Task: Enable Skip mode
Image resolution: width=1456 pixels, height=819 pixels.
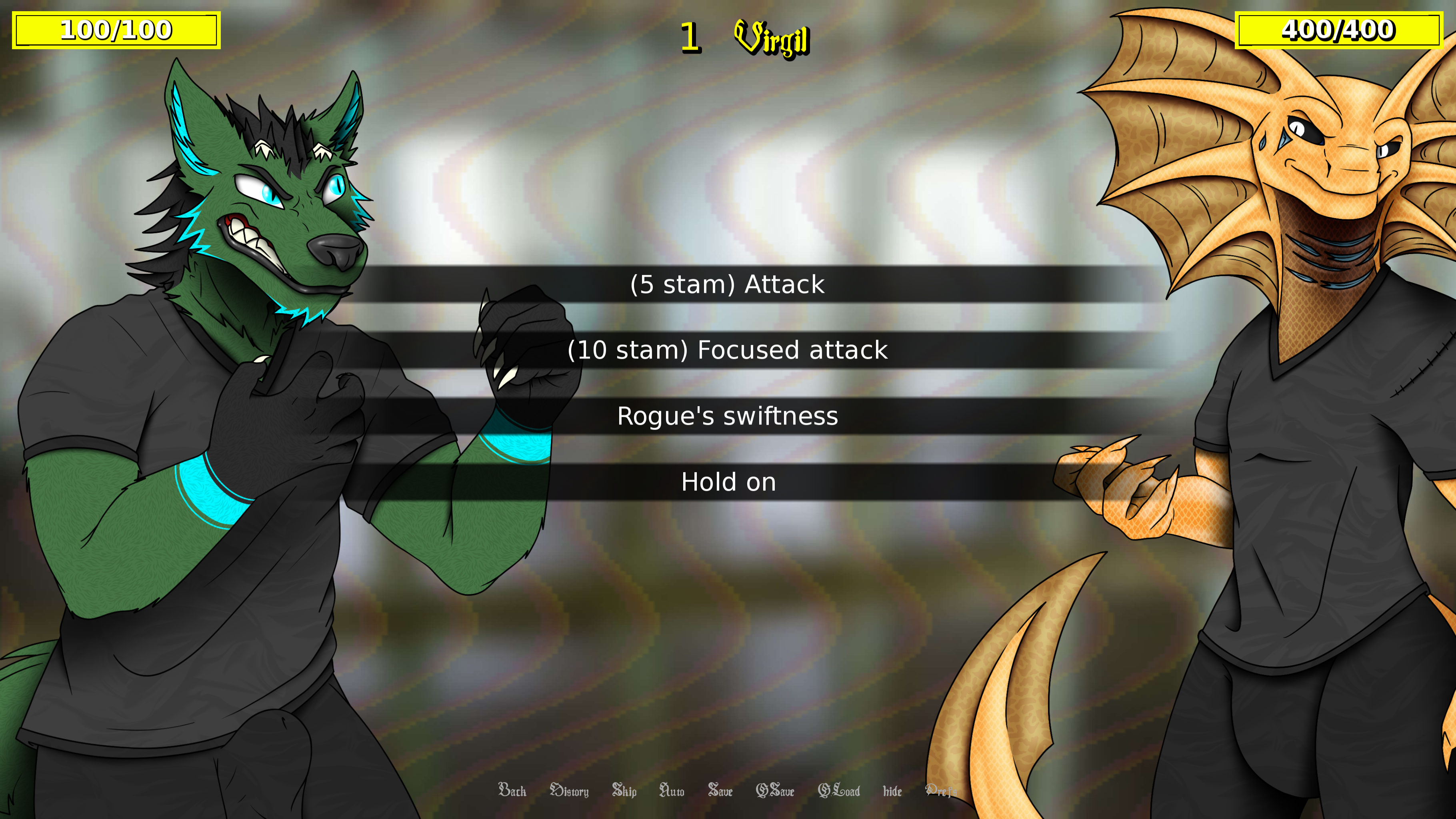Action: pyautogui.click(x=624, y=792)
